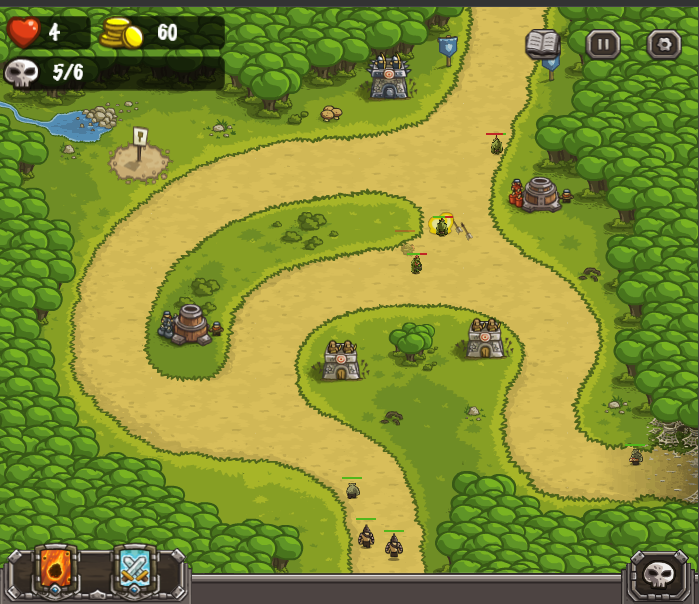Open the encyclopedia book

pyautogui.click(x=543, y=43)
